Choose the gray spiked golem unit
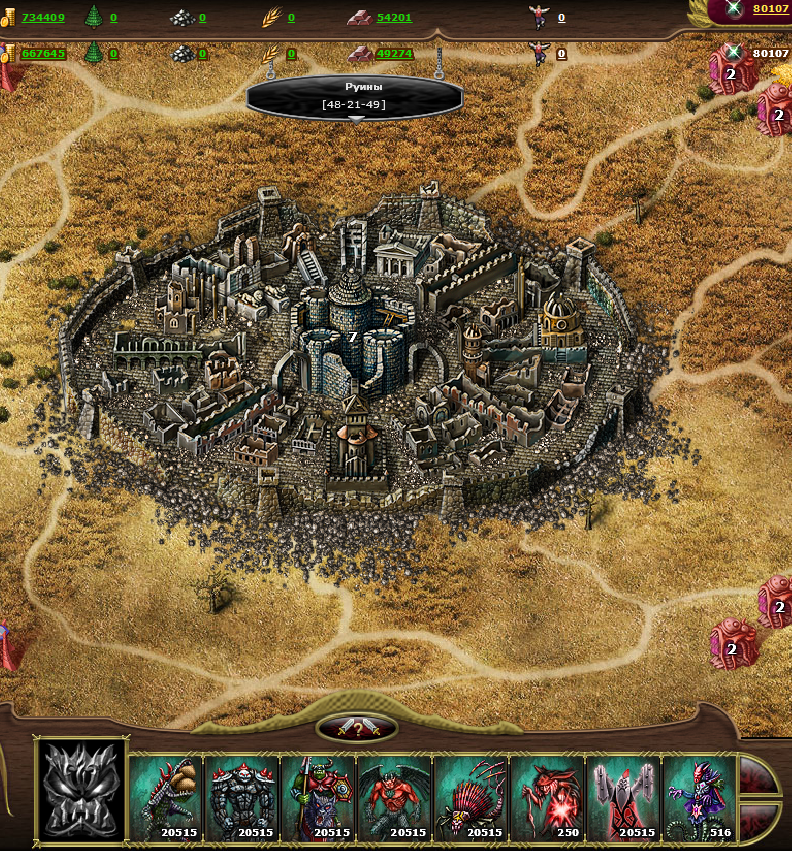This screenshot has width=792, height=851. click(242, 798)
